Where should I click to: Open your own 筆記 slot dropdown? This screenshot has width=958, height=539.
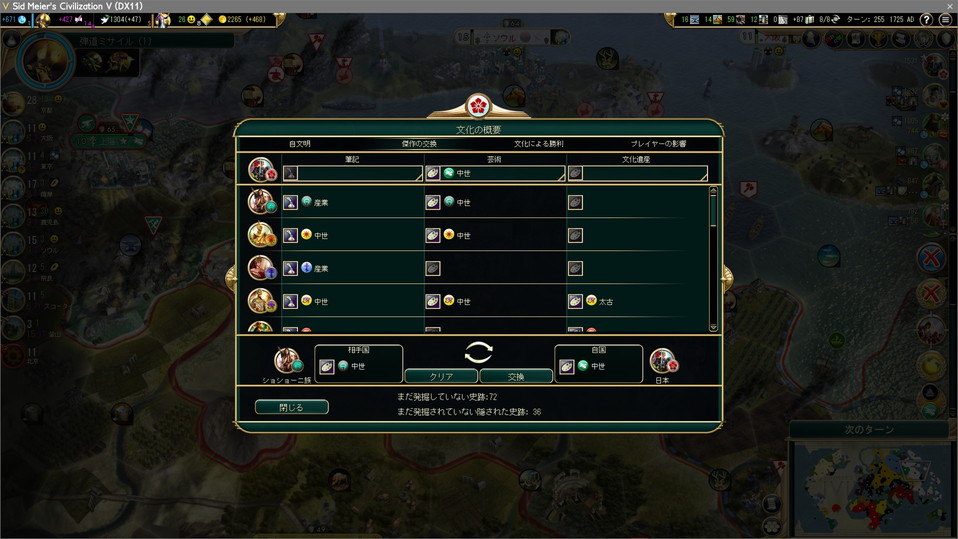click(353, 173)
